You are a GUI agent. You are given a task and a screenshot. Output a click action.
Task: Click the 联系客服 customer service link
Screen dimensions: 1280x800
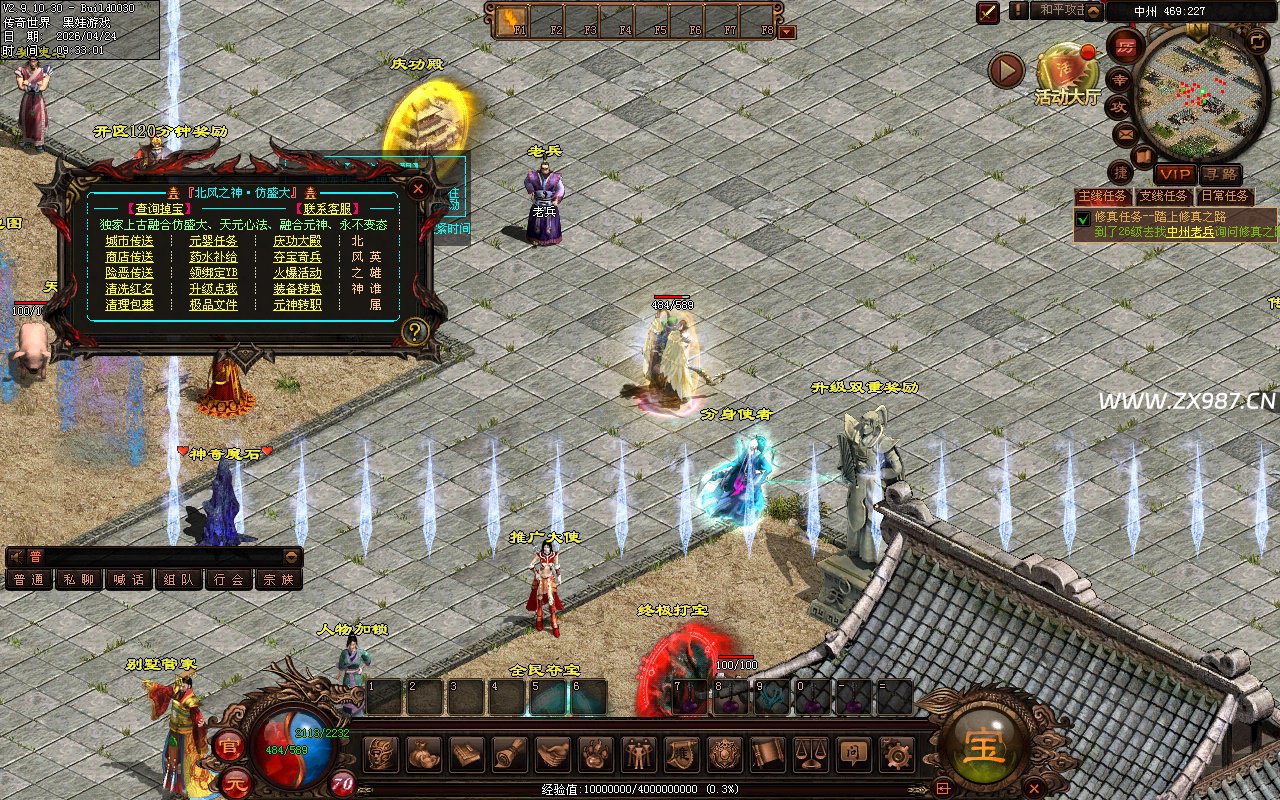click(328, 208)
